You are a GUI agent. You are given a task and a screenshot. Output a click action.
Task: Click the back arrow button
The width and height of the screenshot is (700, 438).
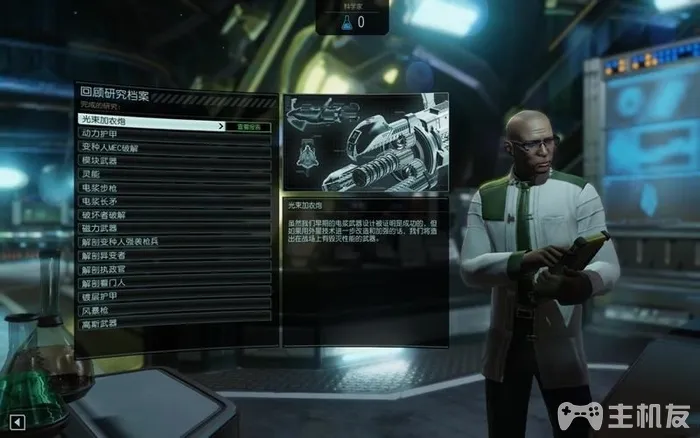(17, 421)
